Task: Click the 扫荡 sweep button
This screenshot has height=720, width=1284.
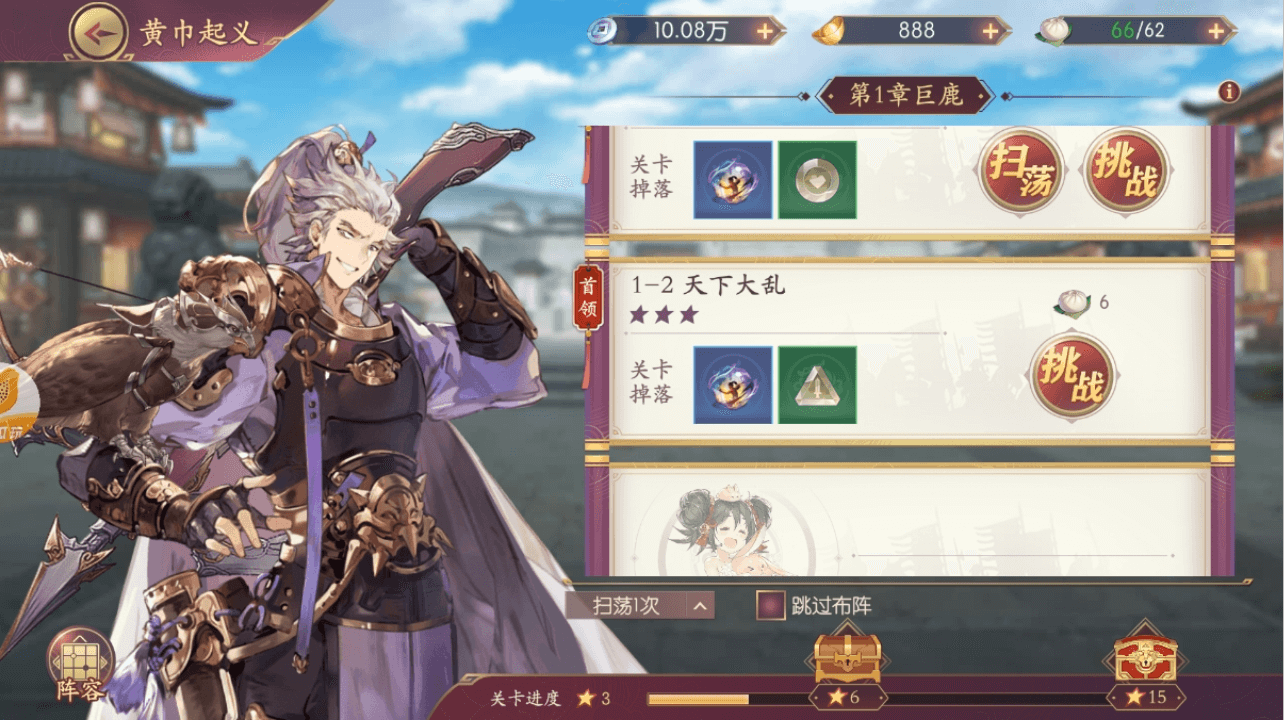Action: coord(1020,170)
